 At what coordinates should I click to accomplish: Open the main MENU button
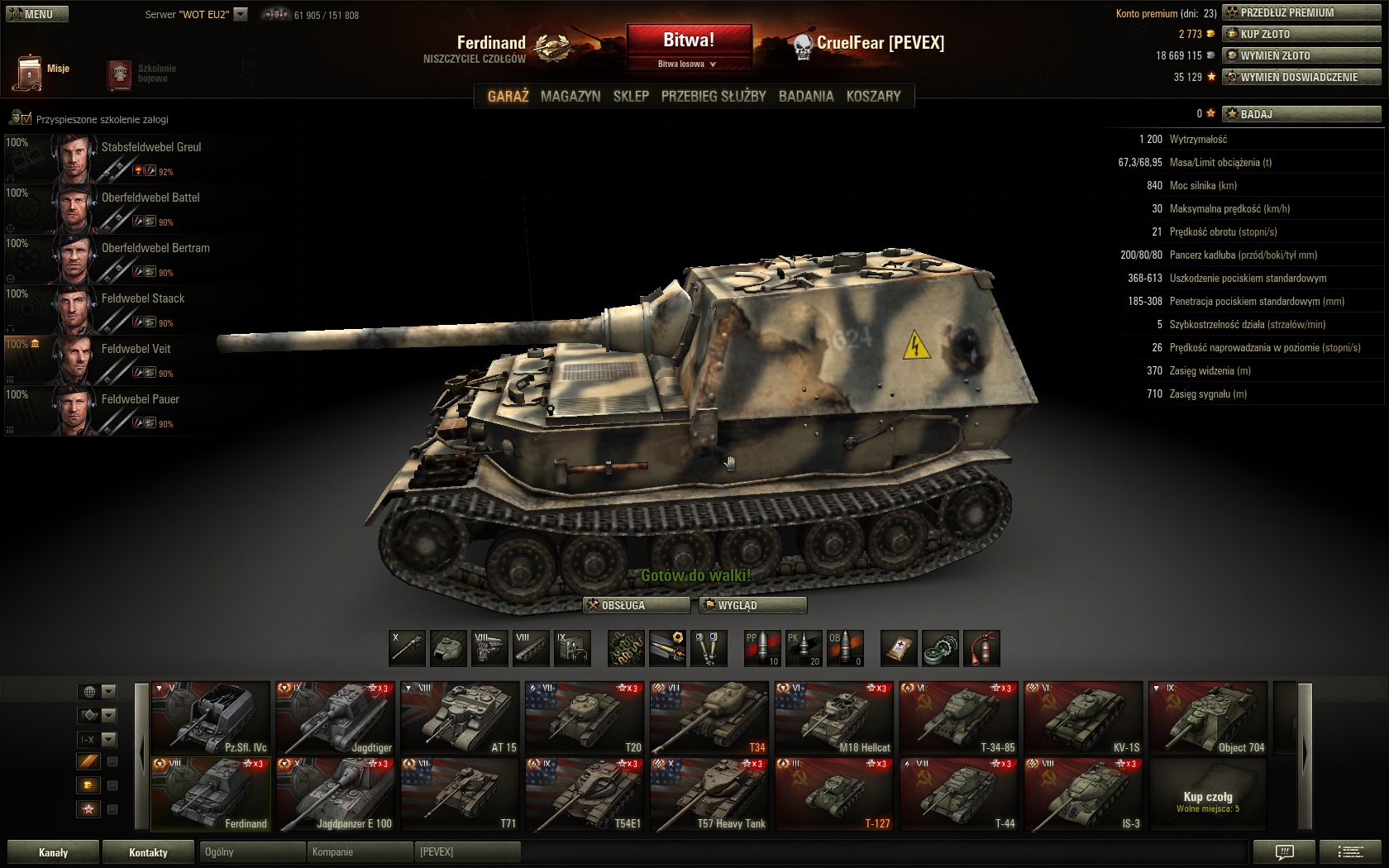(x=37, y=14)
